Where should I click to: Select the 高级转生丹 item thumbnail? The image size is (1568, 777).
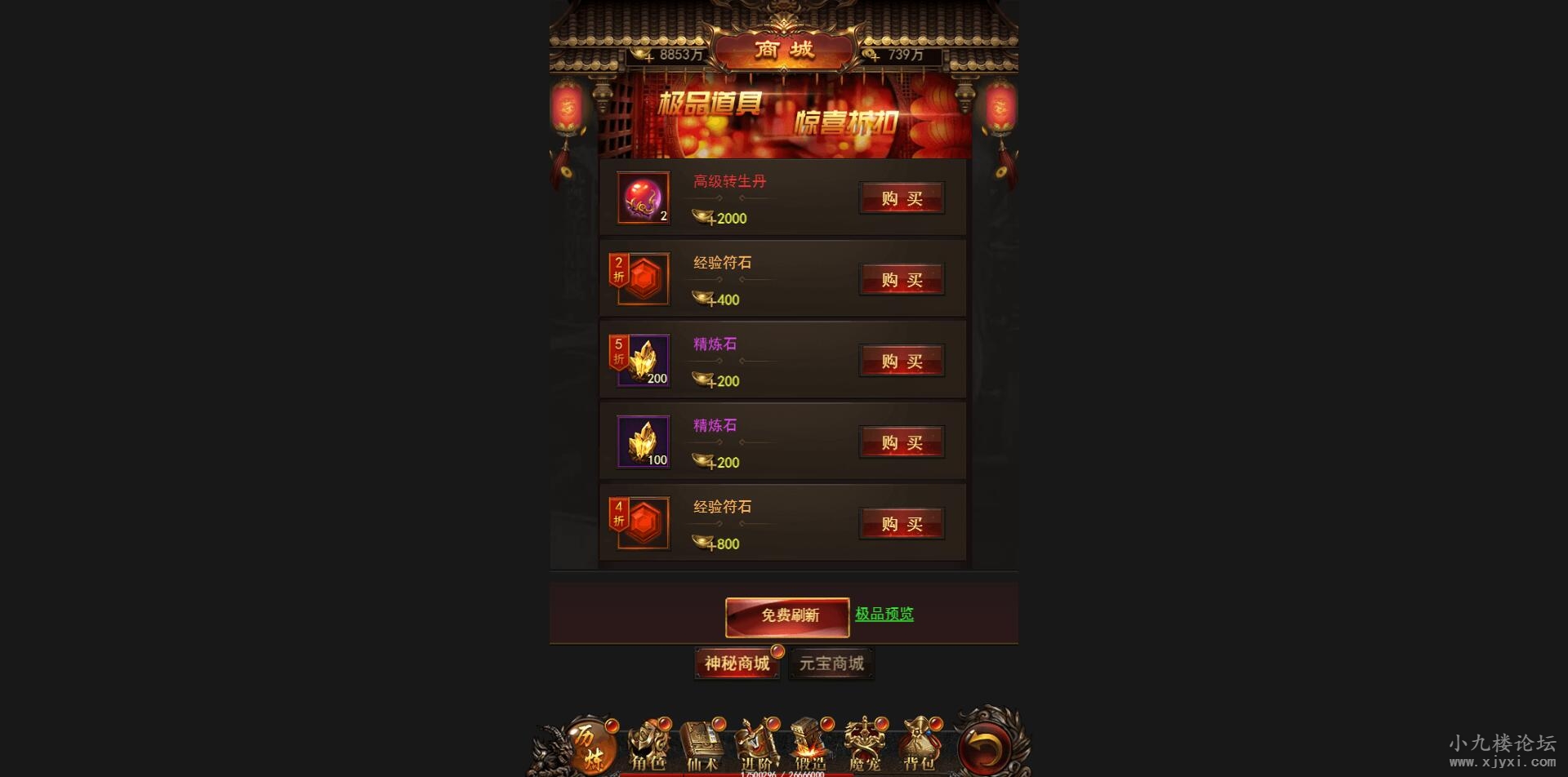point(642,198)
